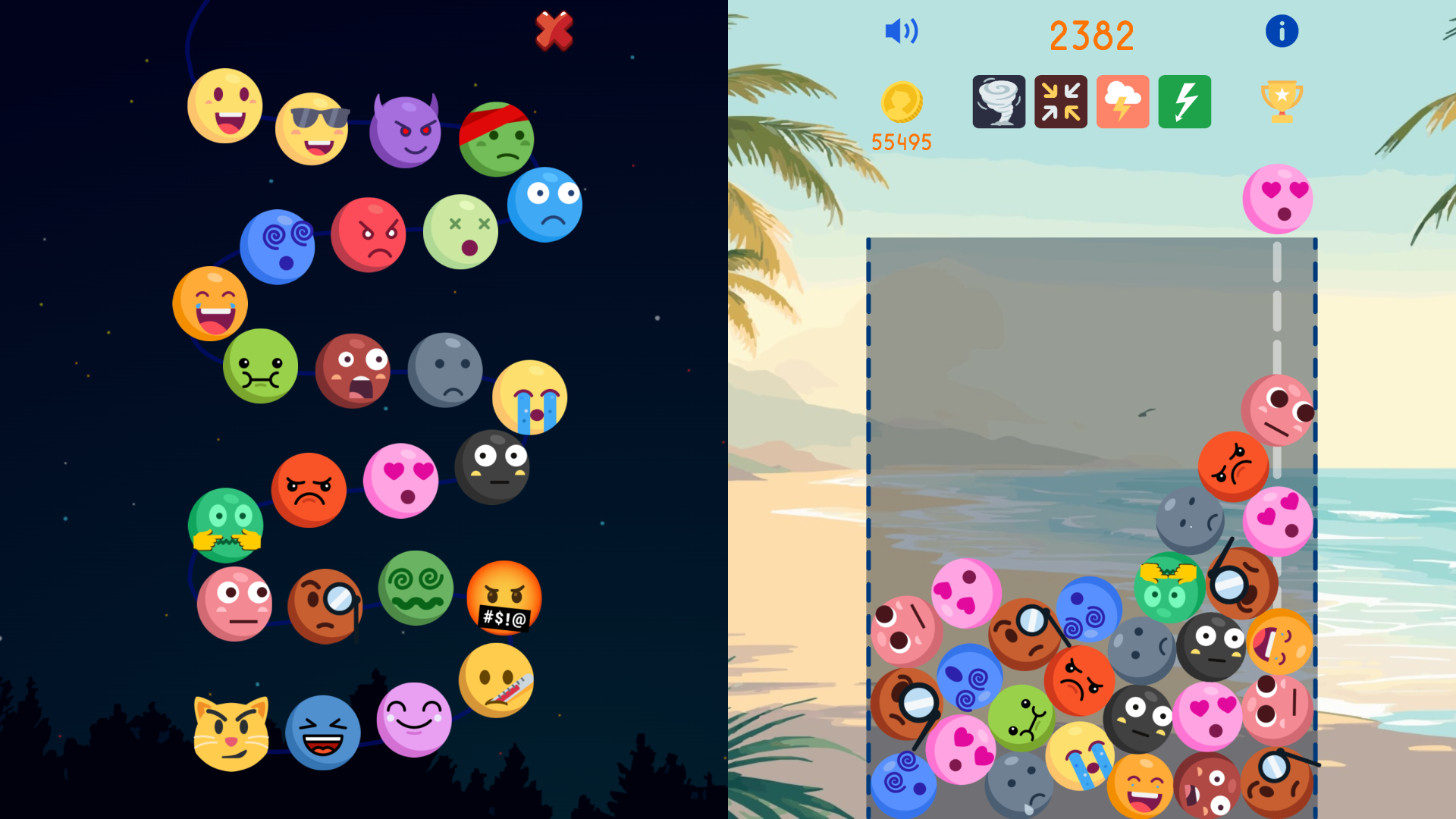
Task: Trigger the thunderstorm power-up
Action: [1122, 102]
